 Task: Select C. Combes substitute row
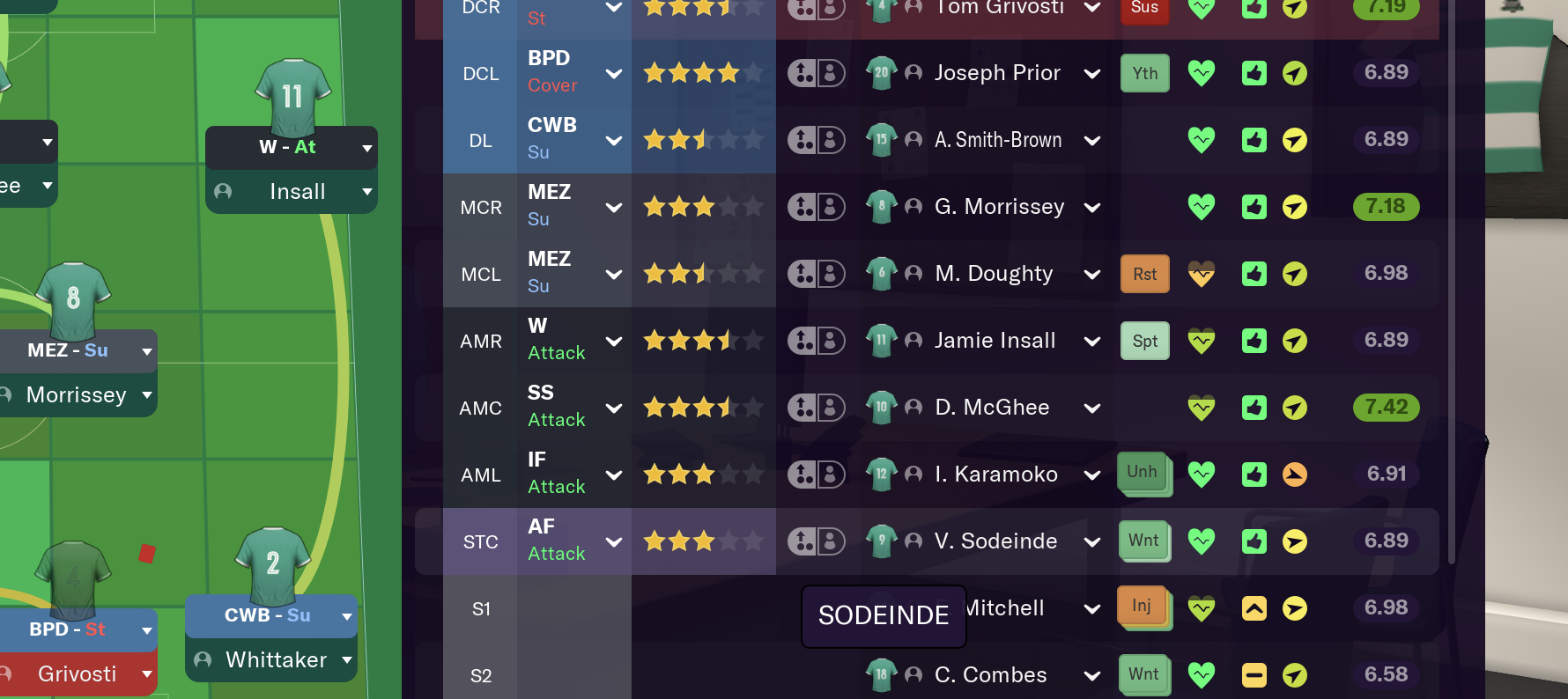coord(990,675)
